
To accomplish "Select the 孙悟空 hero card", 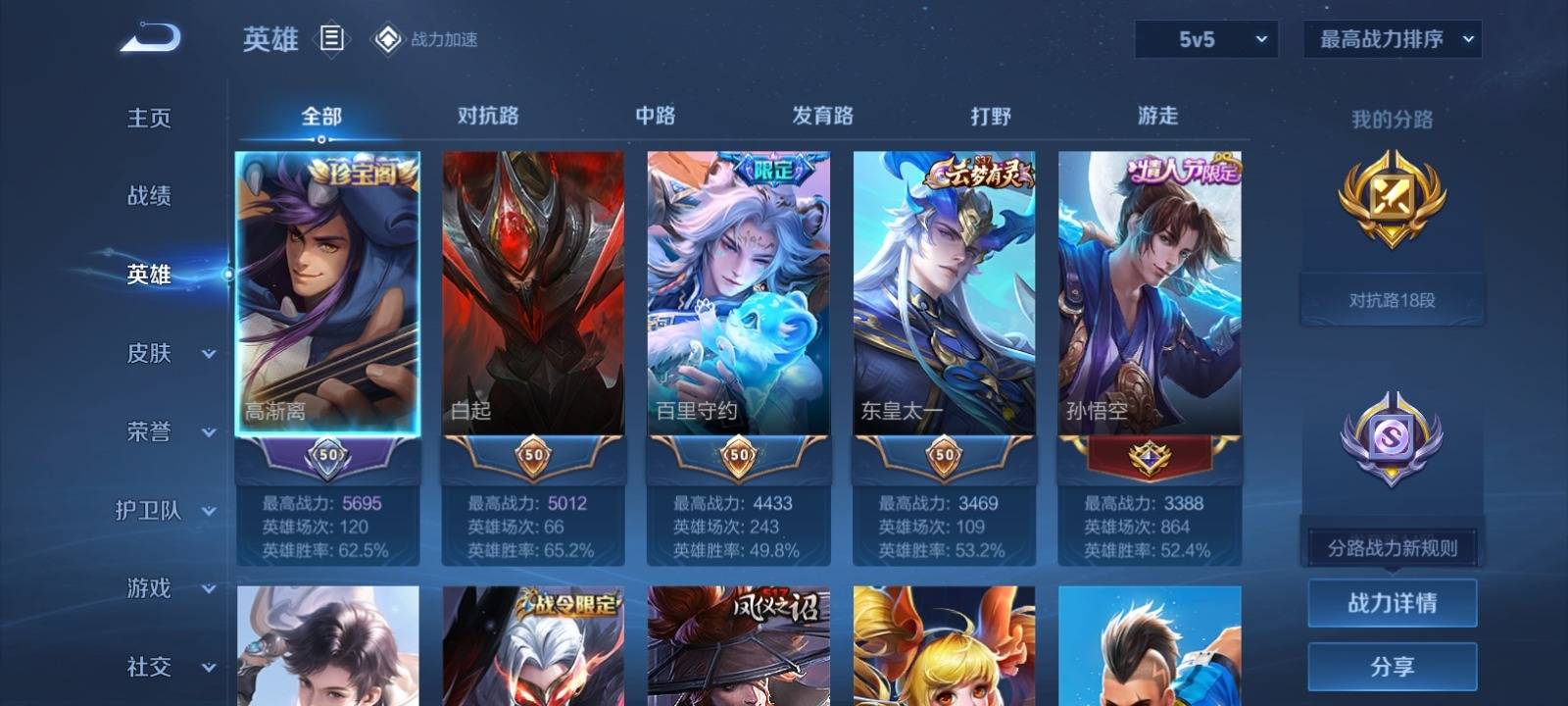I will pos(1150,293).
